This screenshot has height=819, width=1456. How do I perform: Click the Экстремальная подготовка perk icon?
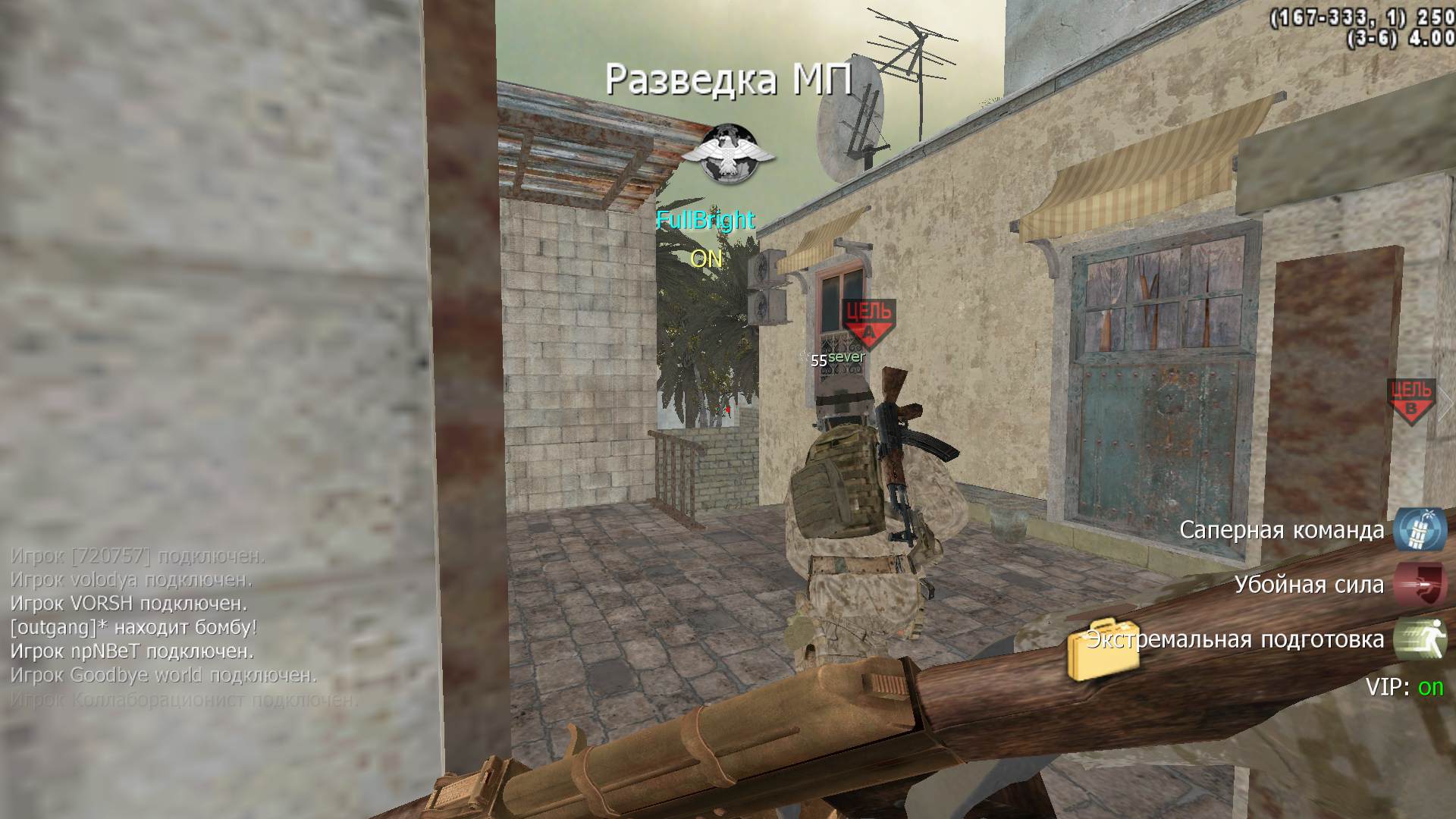pyautogui.click(x=1419, y=639)
